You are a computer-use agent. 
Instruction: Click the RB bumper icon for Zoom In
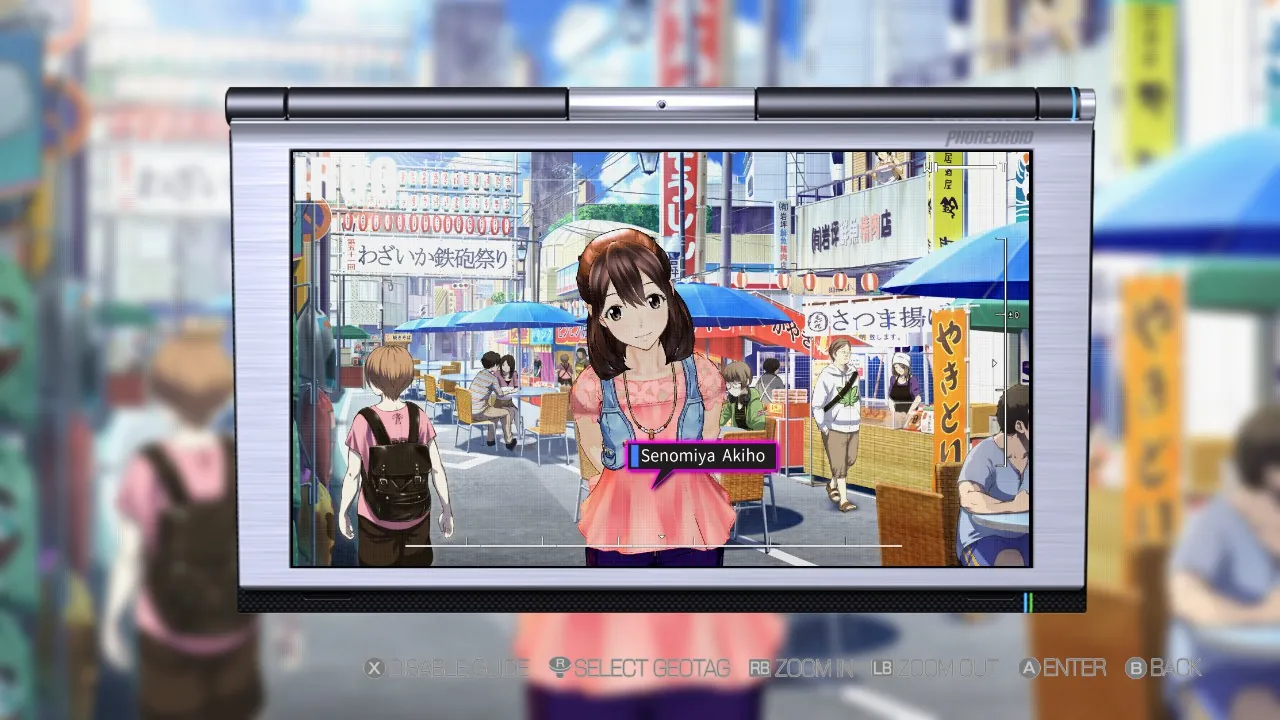click(760, 668)
